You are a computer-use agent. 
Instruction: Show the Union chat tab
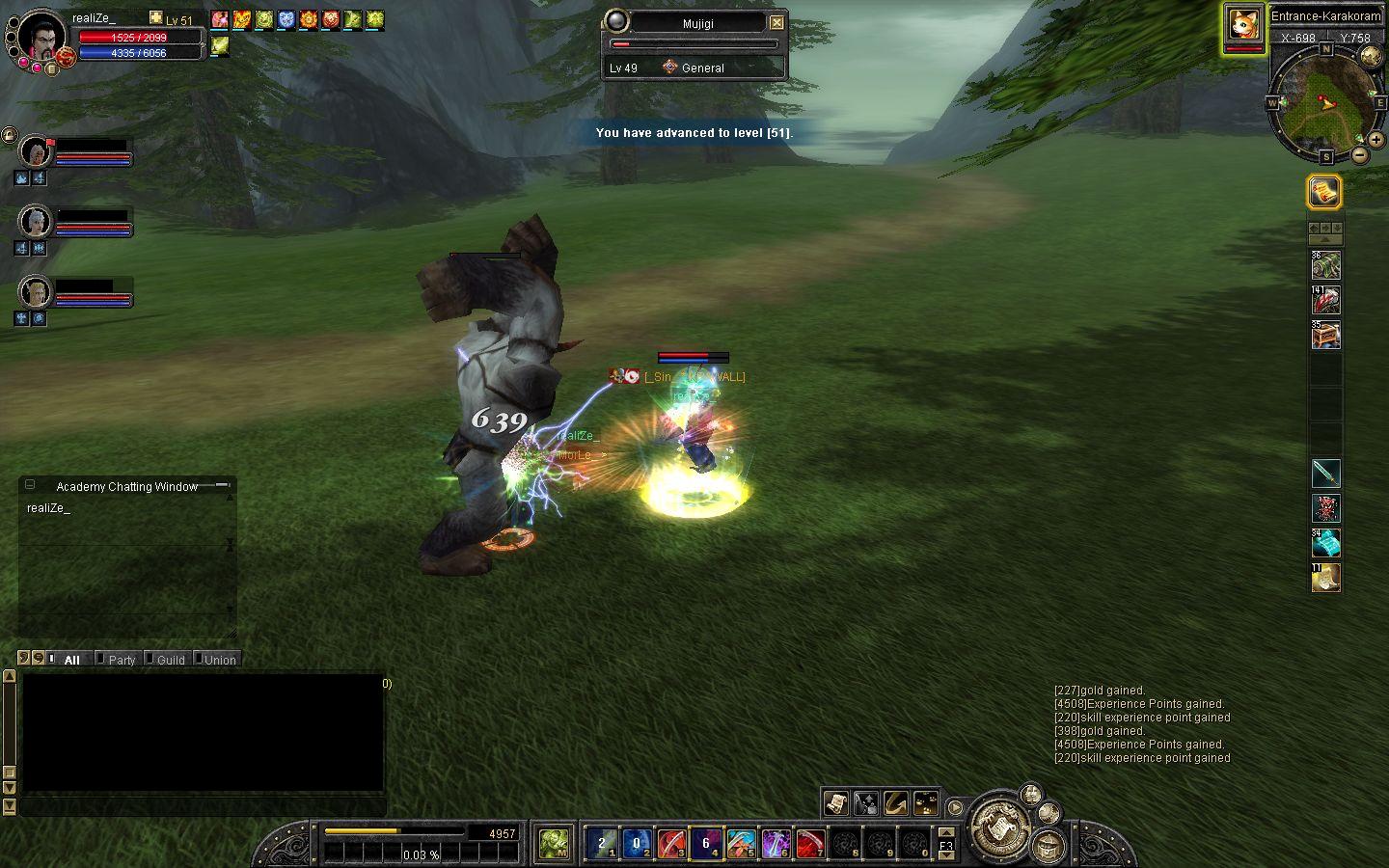pyautogui.click(x=219, y=660)
